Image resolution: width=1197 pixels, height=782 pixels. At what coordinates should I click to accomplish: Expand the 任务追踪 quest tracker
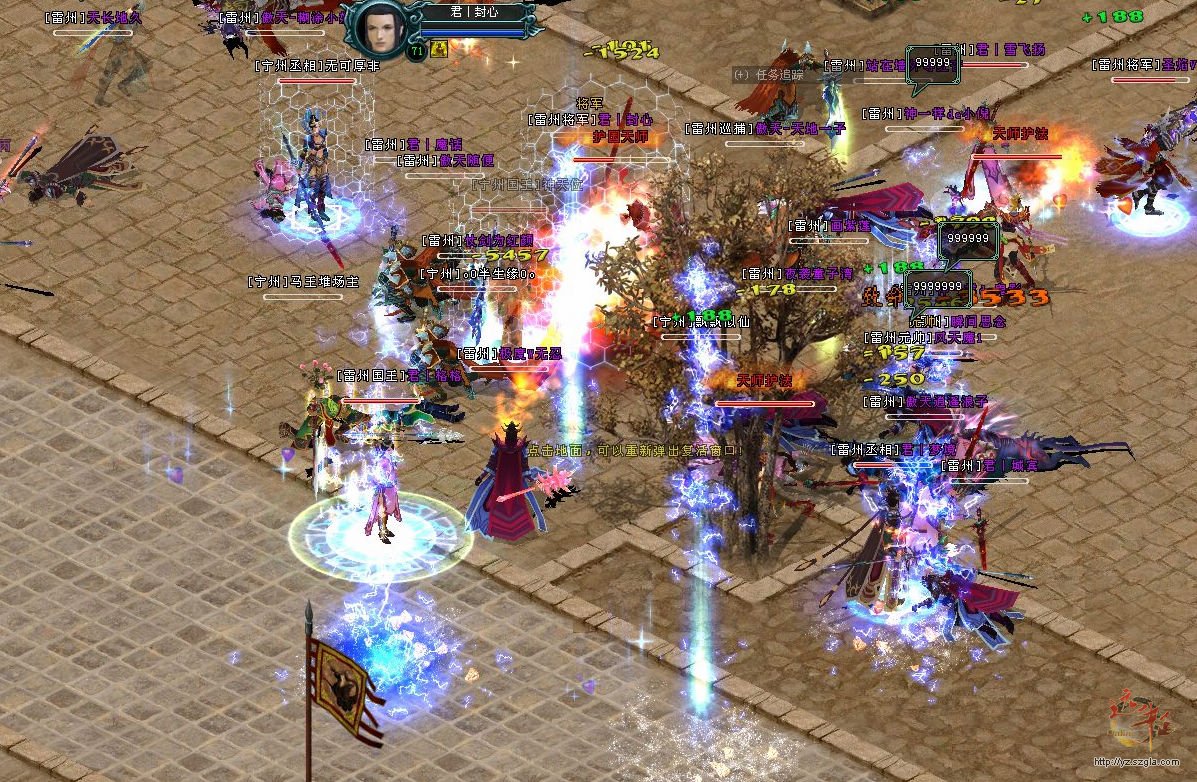click(x=741, y=74)
